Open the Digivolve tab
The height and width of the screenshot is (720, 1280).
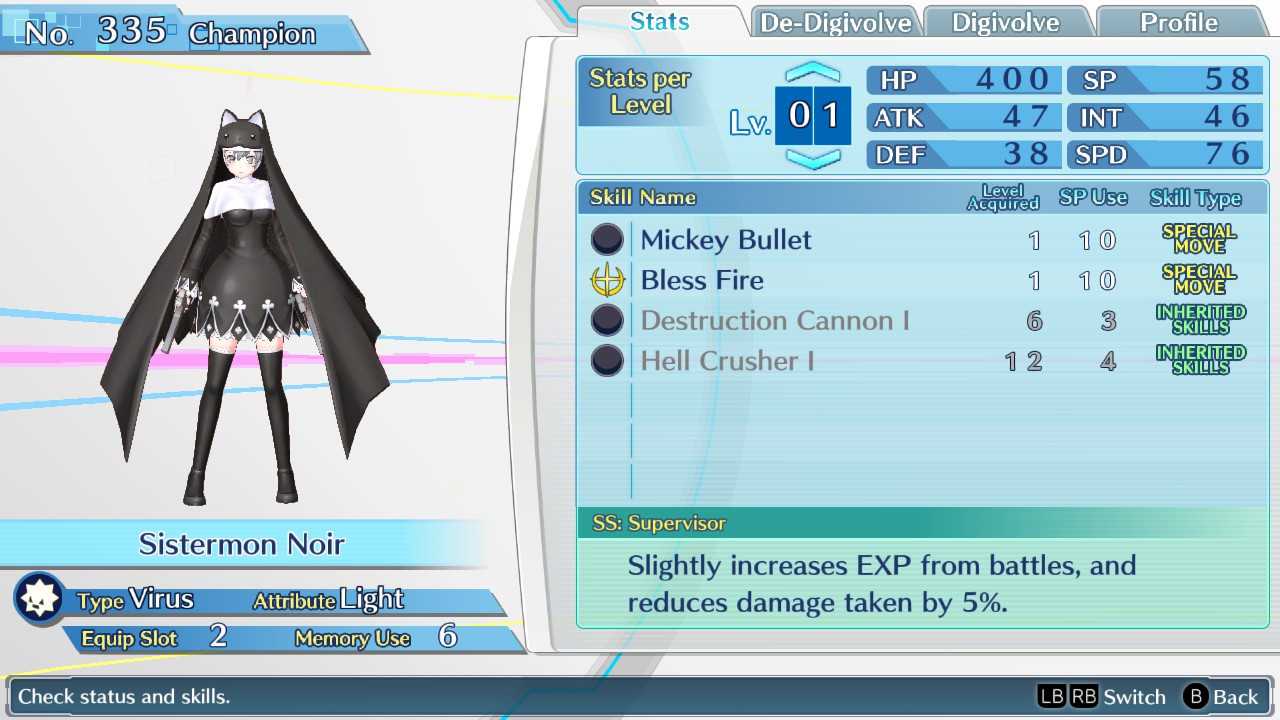coord(1007,20)
